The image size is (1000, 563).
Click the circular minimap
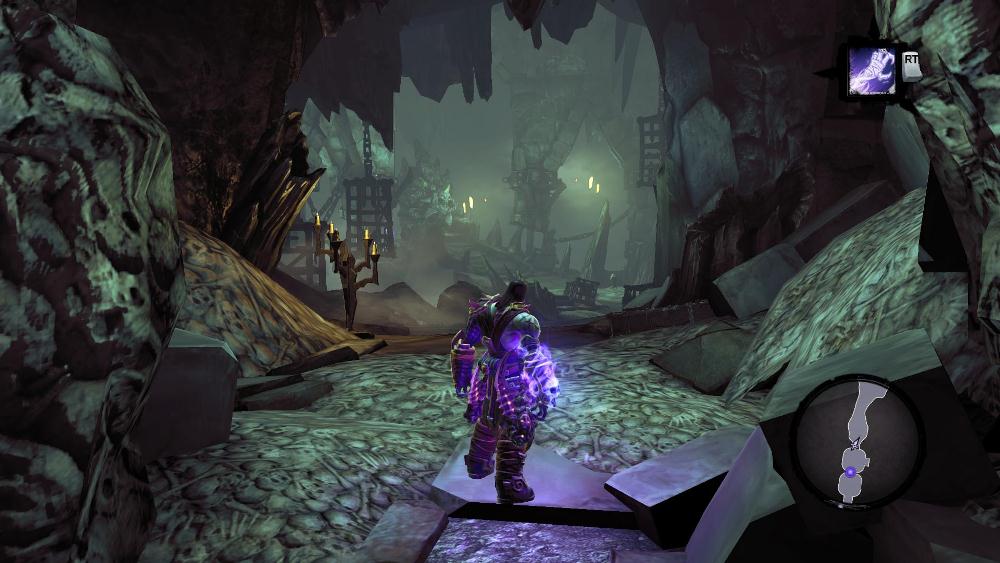[856, 441]
